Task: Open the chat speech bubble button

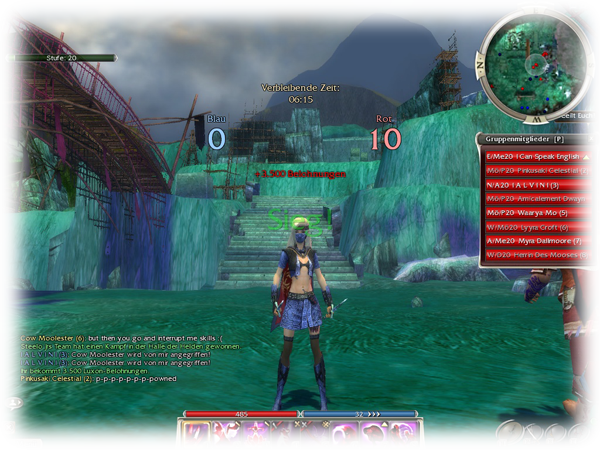Action: (14, 403)
